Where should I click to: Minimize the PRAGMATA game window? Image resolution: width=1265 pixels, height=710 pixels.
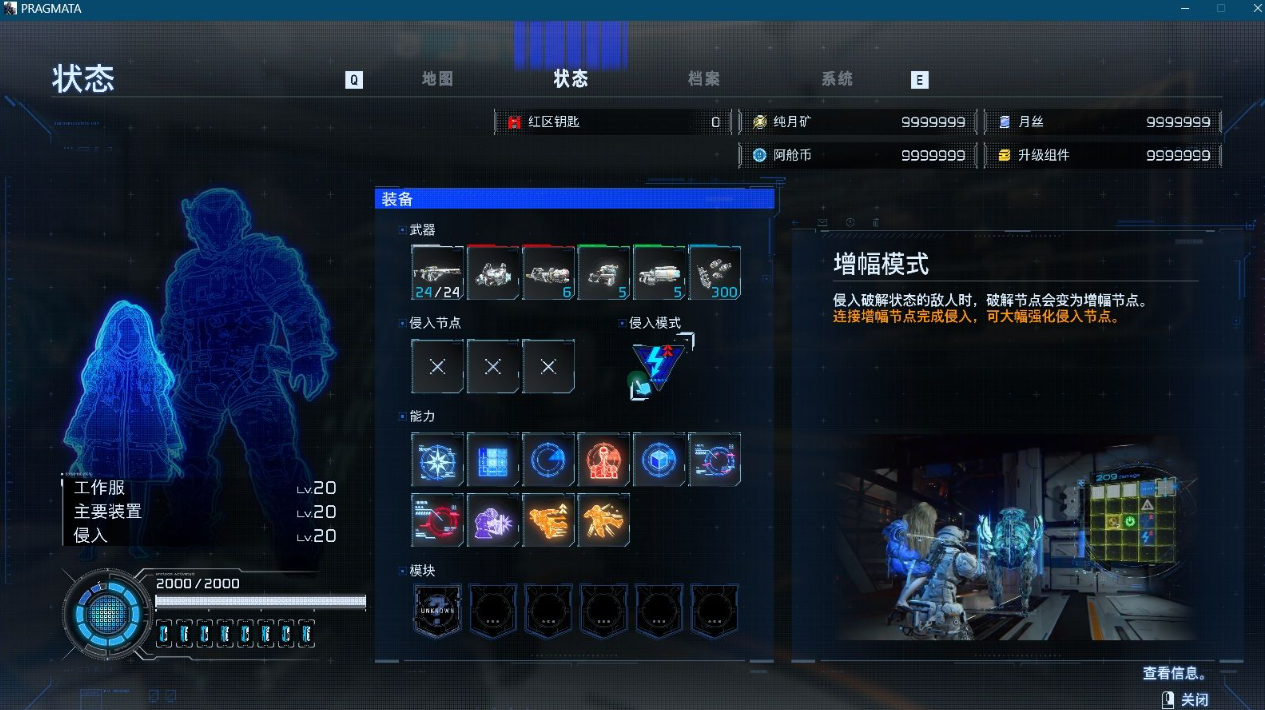[1186, 8]
